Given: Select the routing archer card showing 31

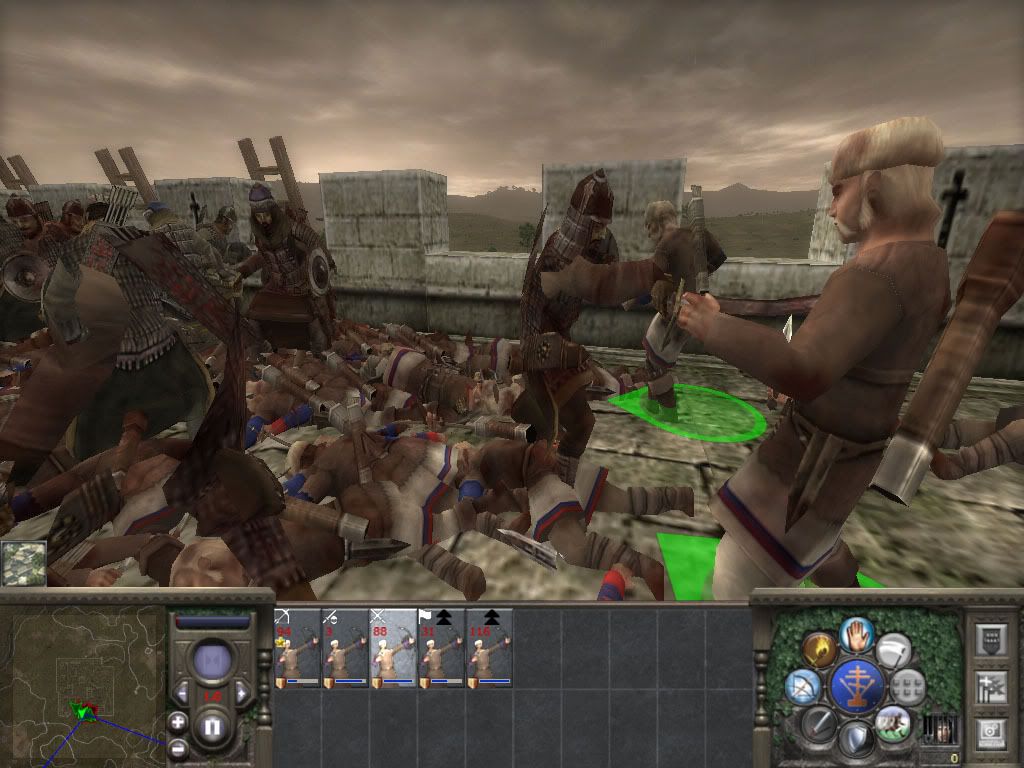Looking at the screenshot, I should pos(441,648).
